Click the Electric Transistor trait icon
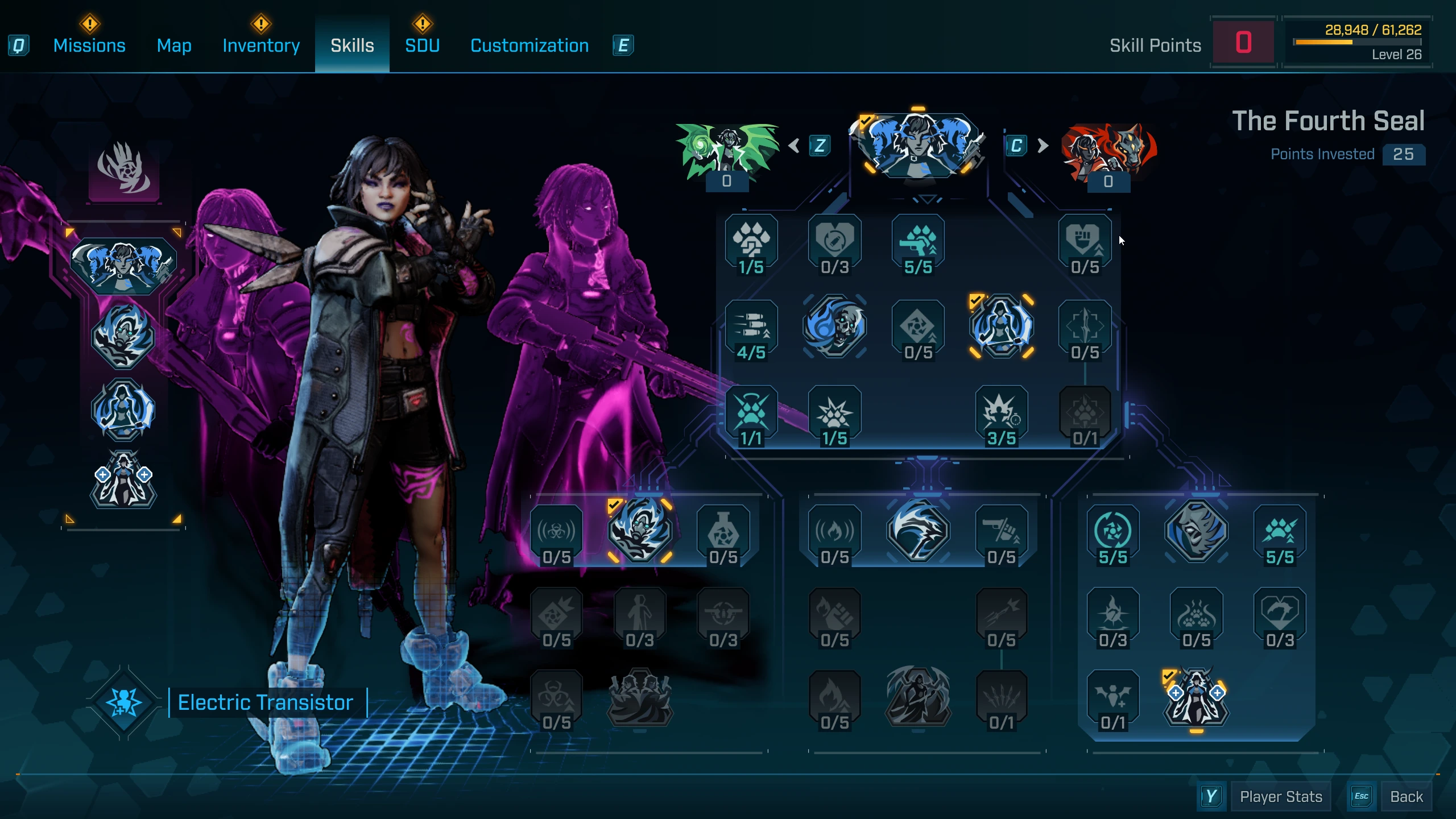The image size is (1456, 819). 124,702
